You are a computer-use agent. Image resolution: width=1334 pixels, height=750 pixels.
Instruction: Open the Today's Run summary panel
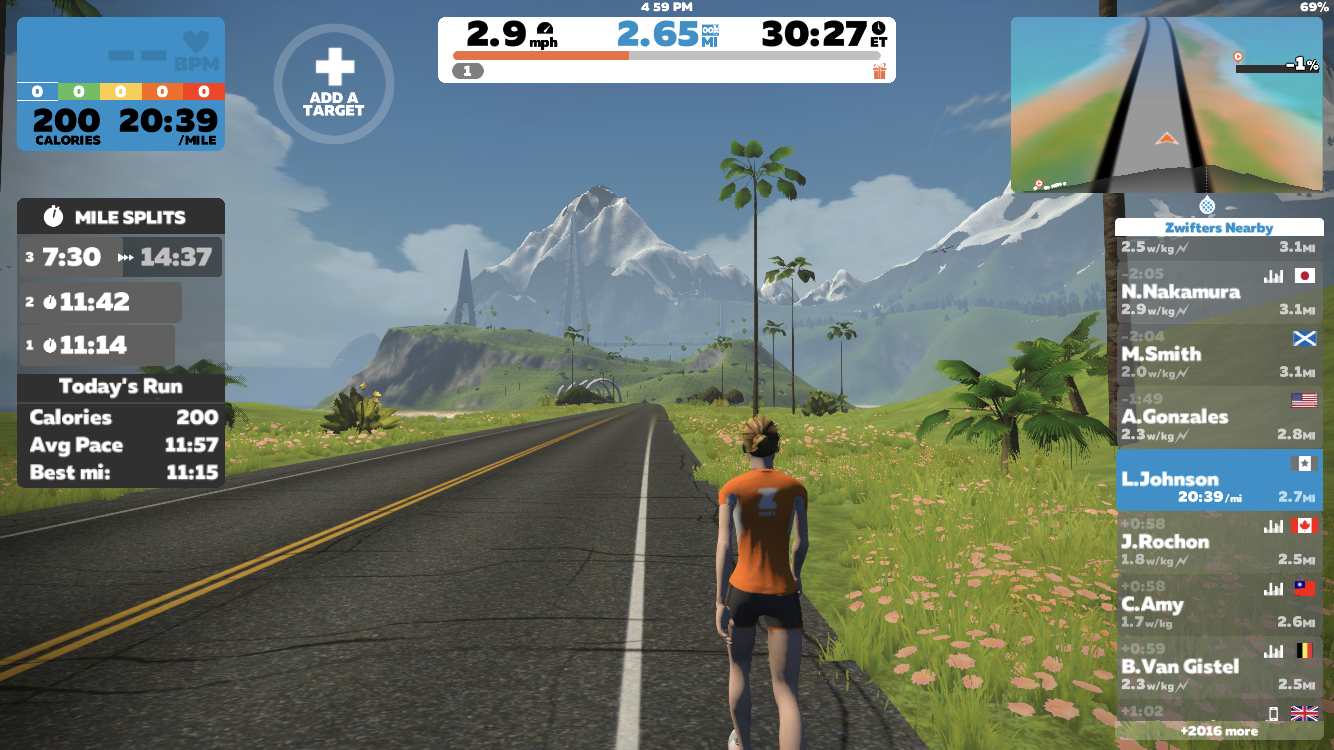[x=121, y=386]
